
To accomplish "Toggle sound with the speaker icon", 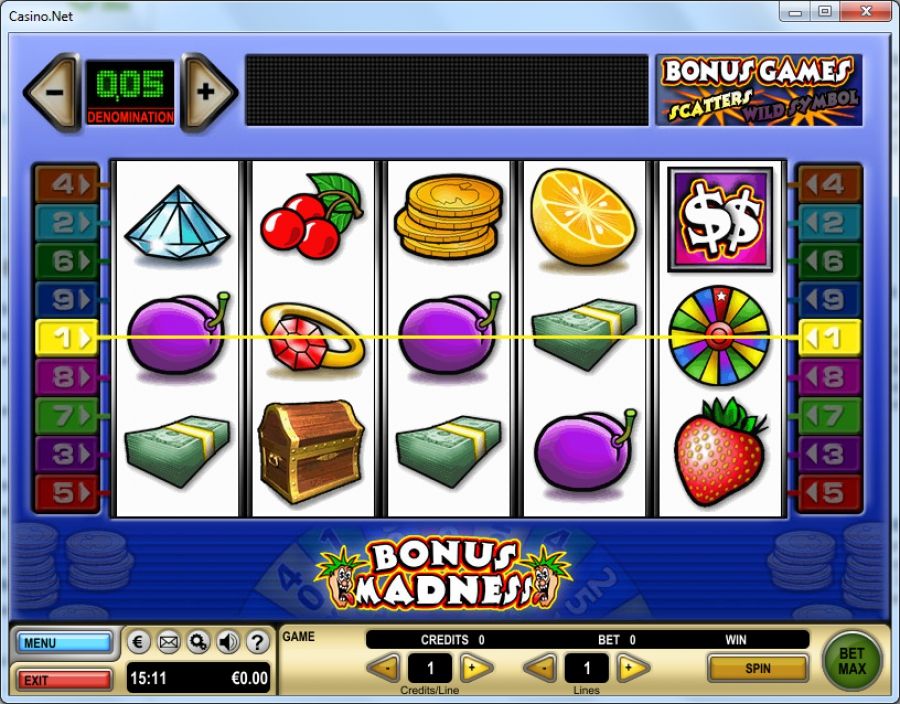I will 227,642.
